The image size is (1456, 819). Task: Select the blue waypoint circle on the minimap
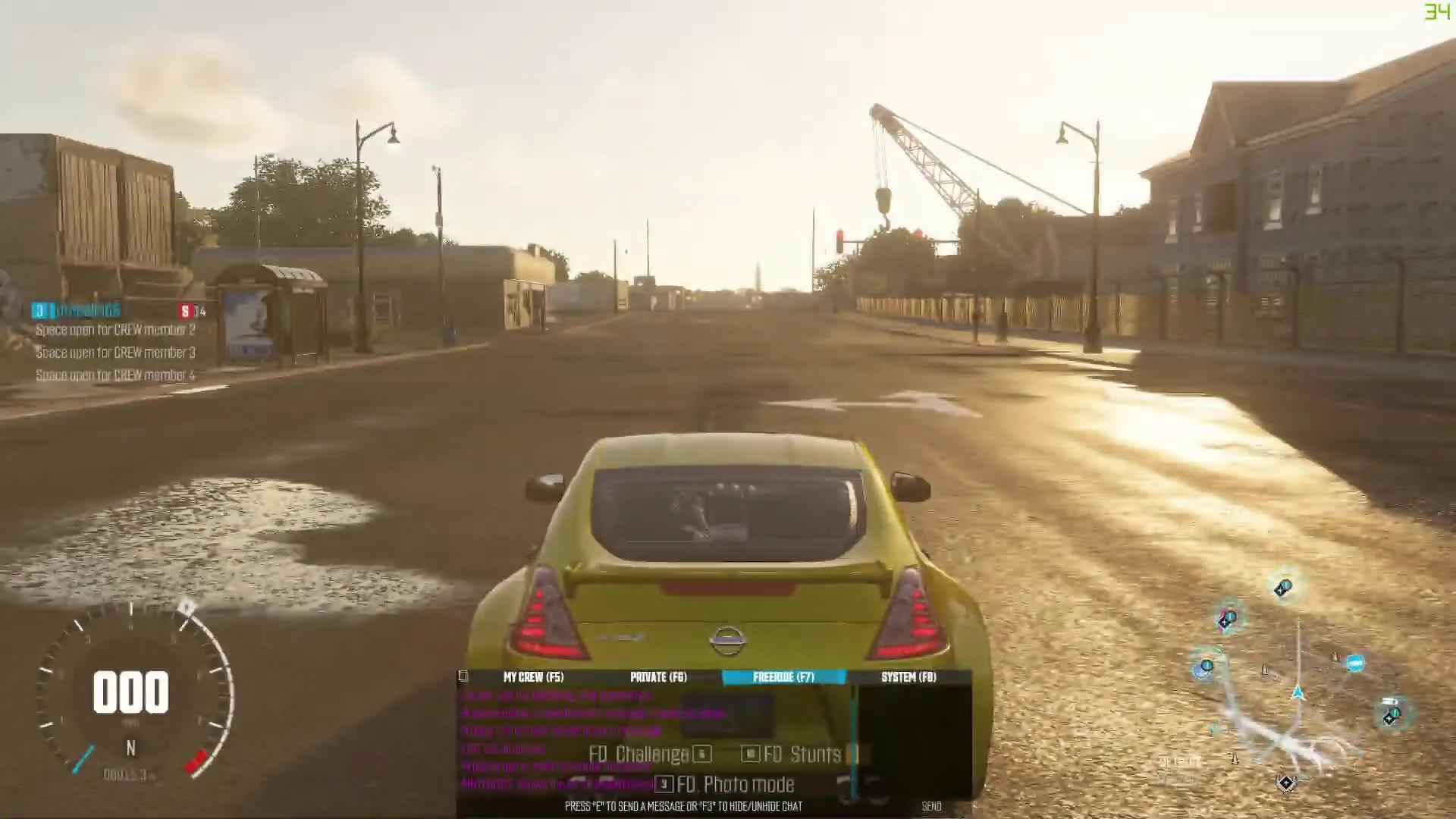[x=1356, y=663]
